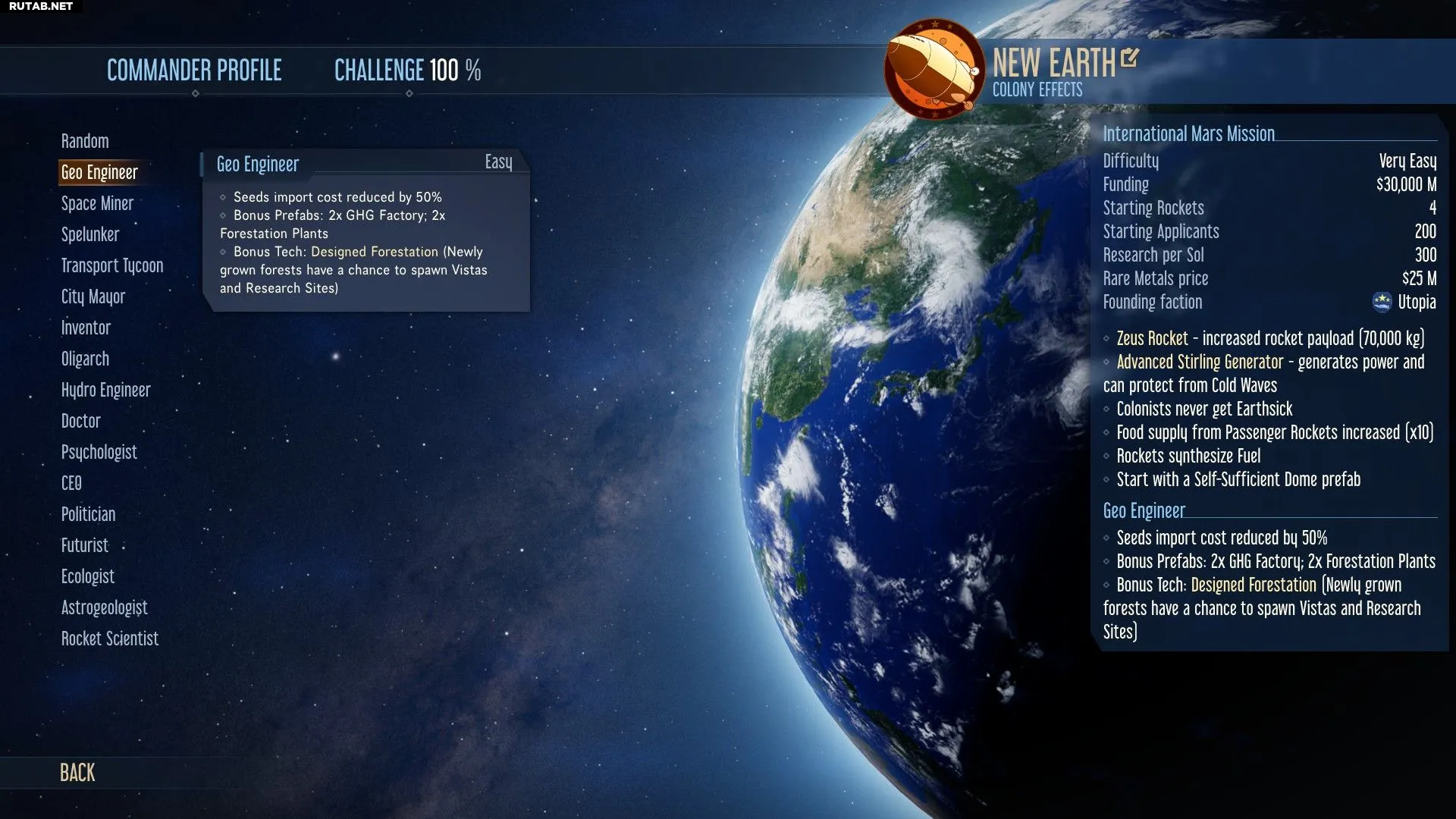This screenshot has height=819, width=1456.
Task: Choose the Random commander profile
Action: [x=85, y=142]
